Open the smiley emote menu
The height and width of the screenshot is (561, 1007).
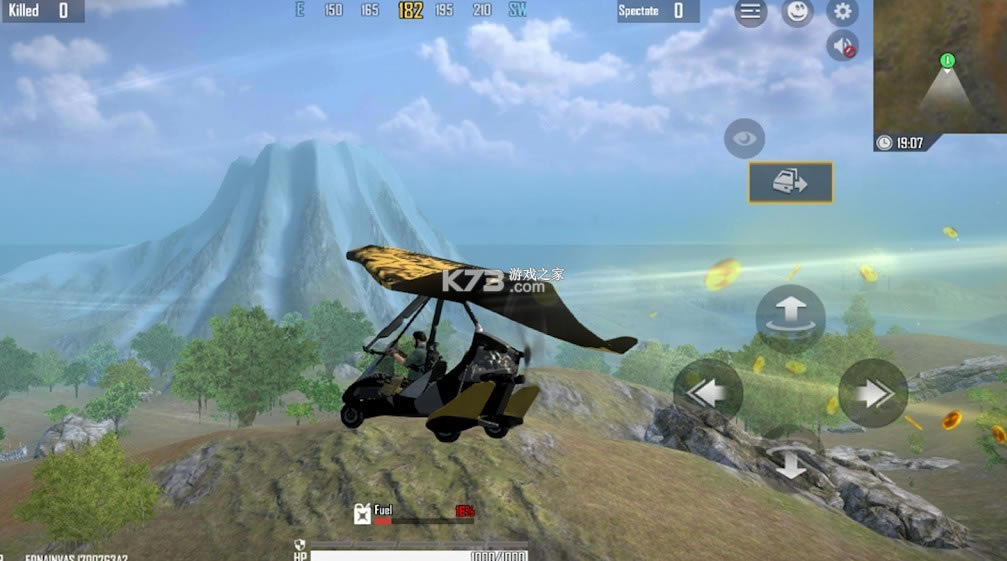pos(797,12)
